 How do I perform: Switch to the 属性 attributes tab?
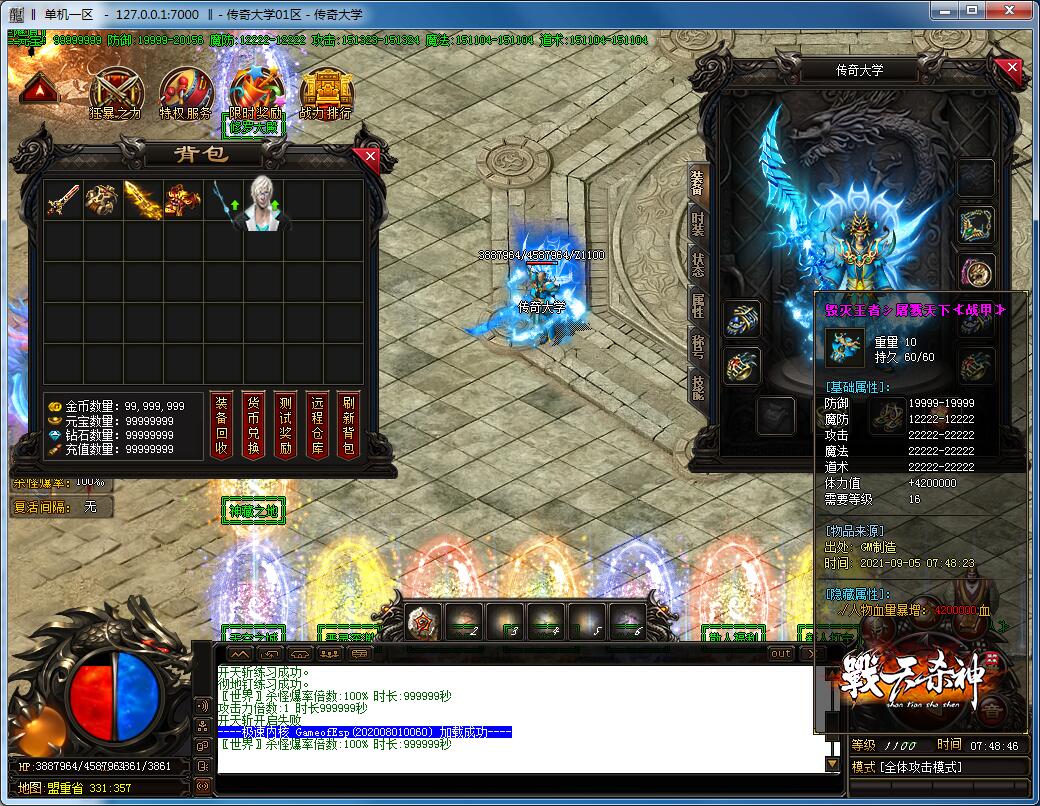[698, 305]
